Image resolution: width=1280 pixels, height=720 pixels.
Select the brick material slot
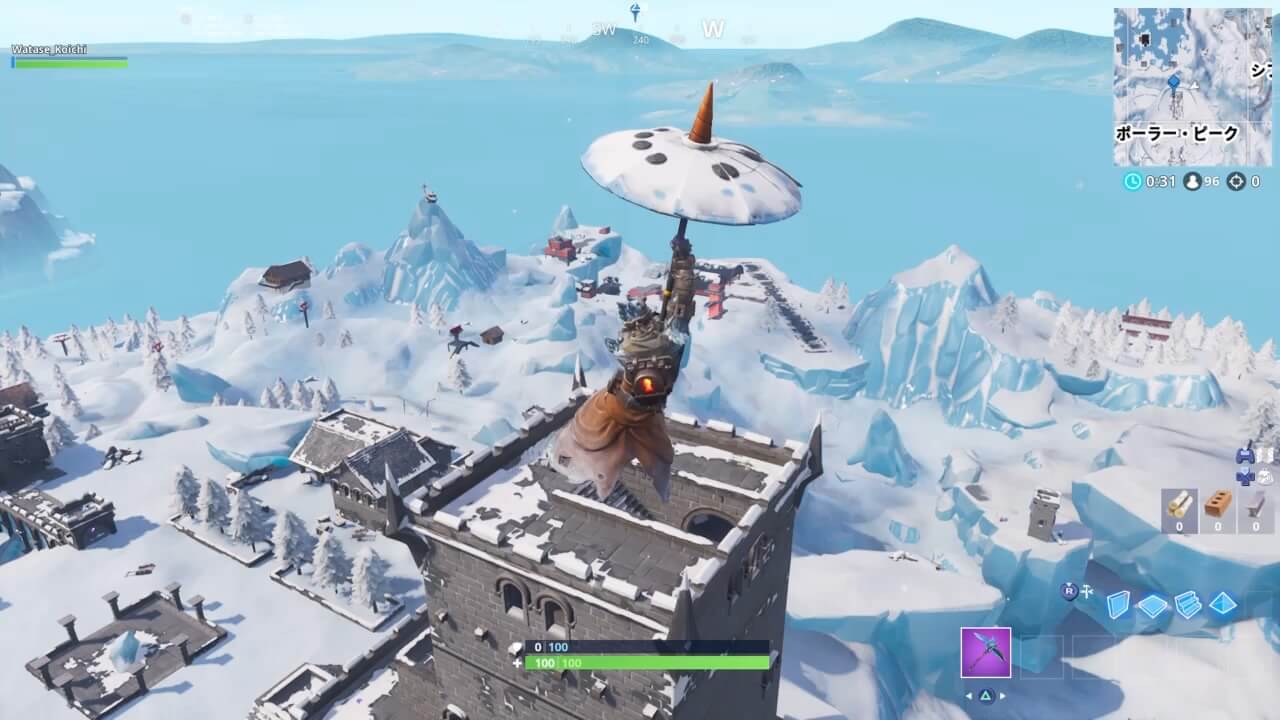(1218, 509)
